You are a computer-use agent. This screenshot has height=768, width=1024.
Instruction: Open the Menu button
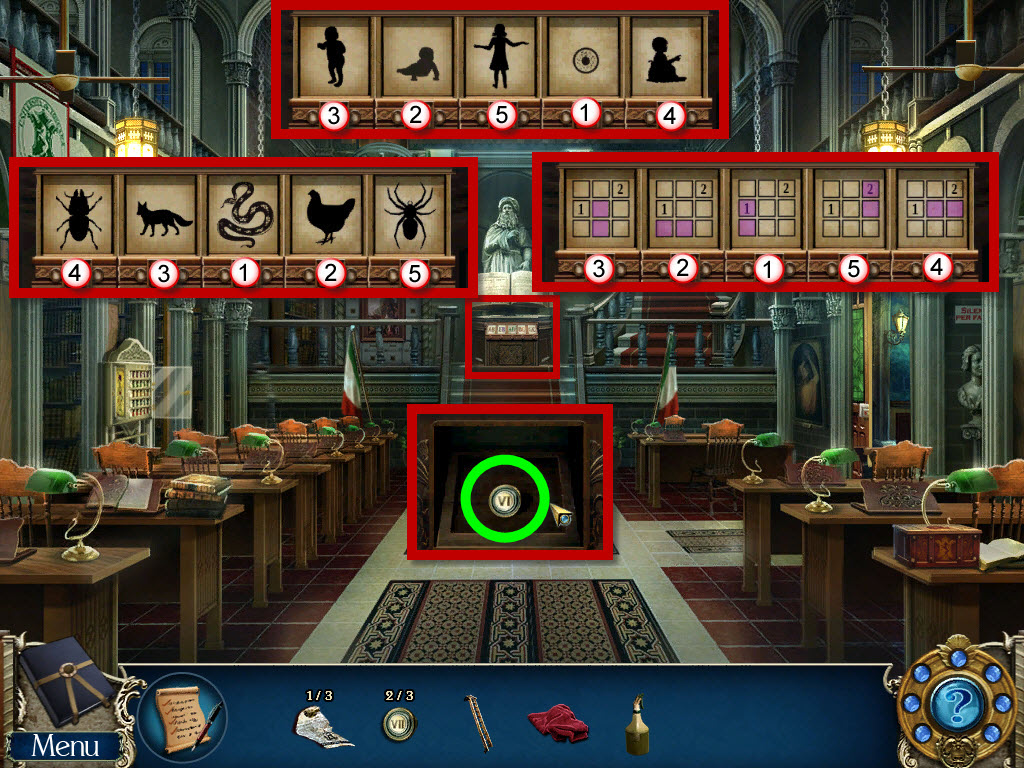[x=65, y=745]
